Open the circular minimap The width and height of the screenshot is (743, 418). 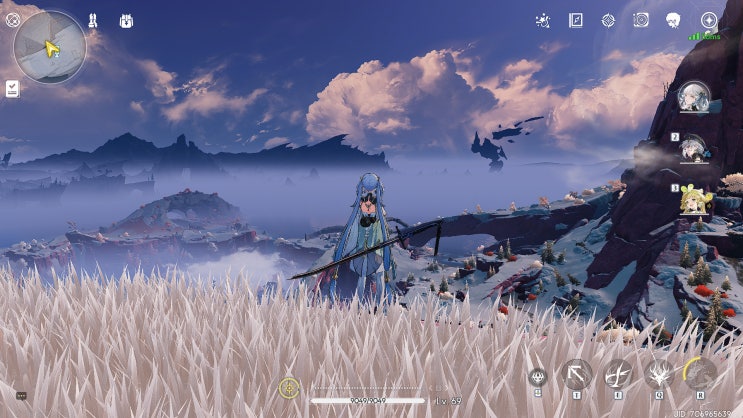pyautogui.click(x=49, y=46)
